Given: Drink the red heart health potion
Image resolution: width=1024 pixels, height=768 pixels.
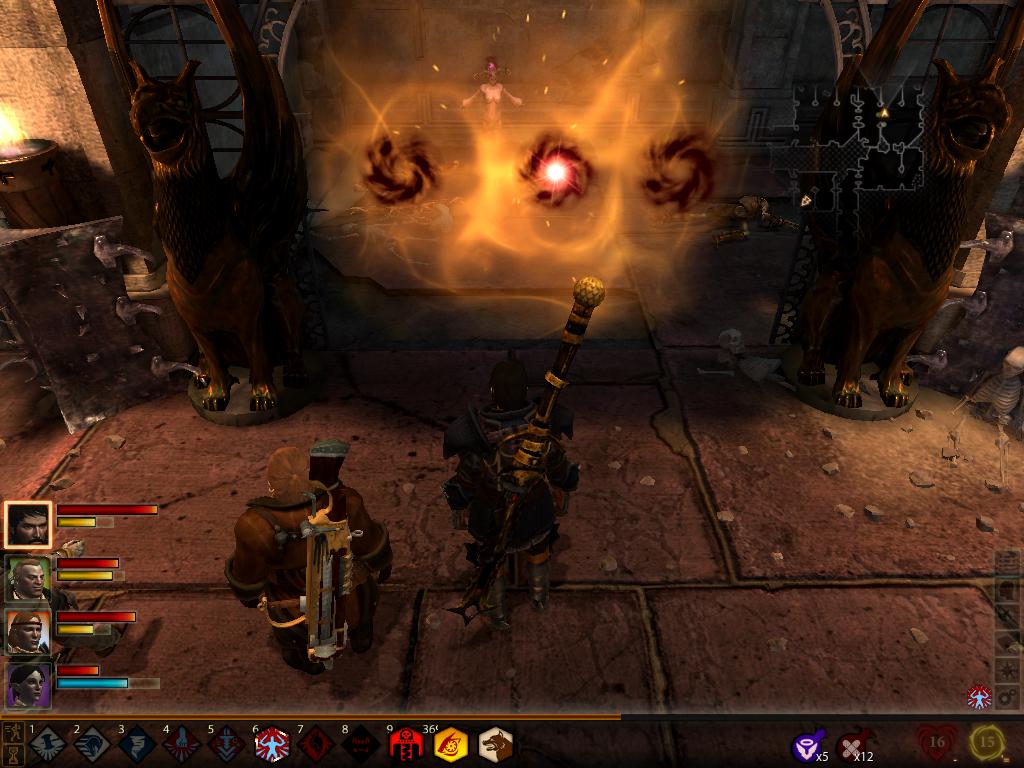Looking at the screenshot, I should 937,742.
